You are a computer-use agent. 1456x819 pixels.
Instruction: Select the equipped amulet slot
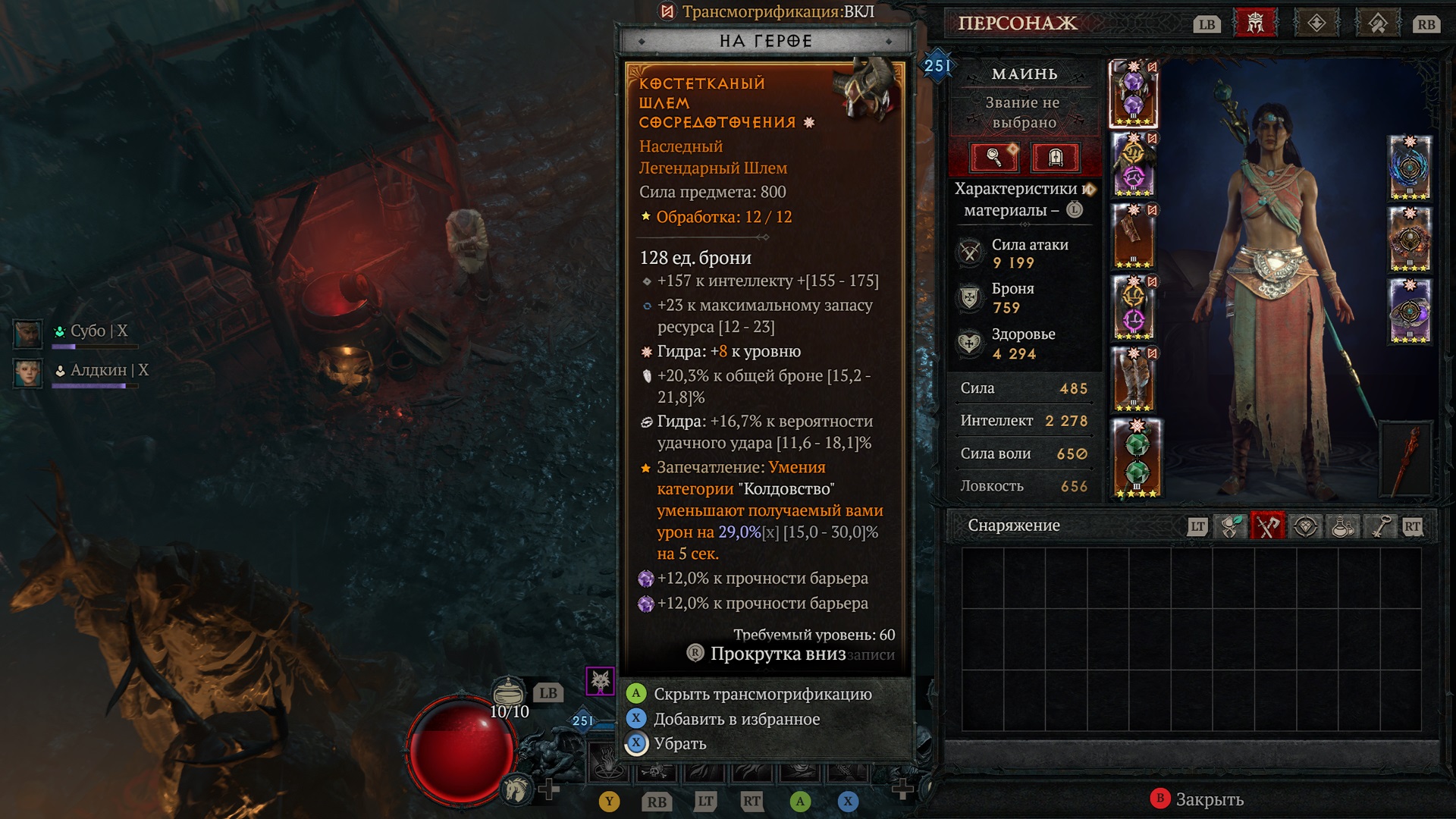(1409, 167)
